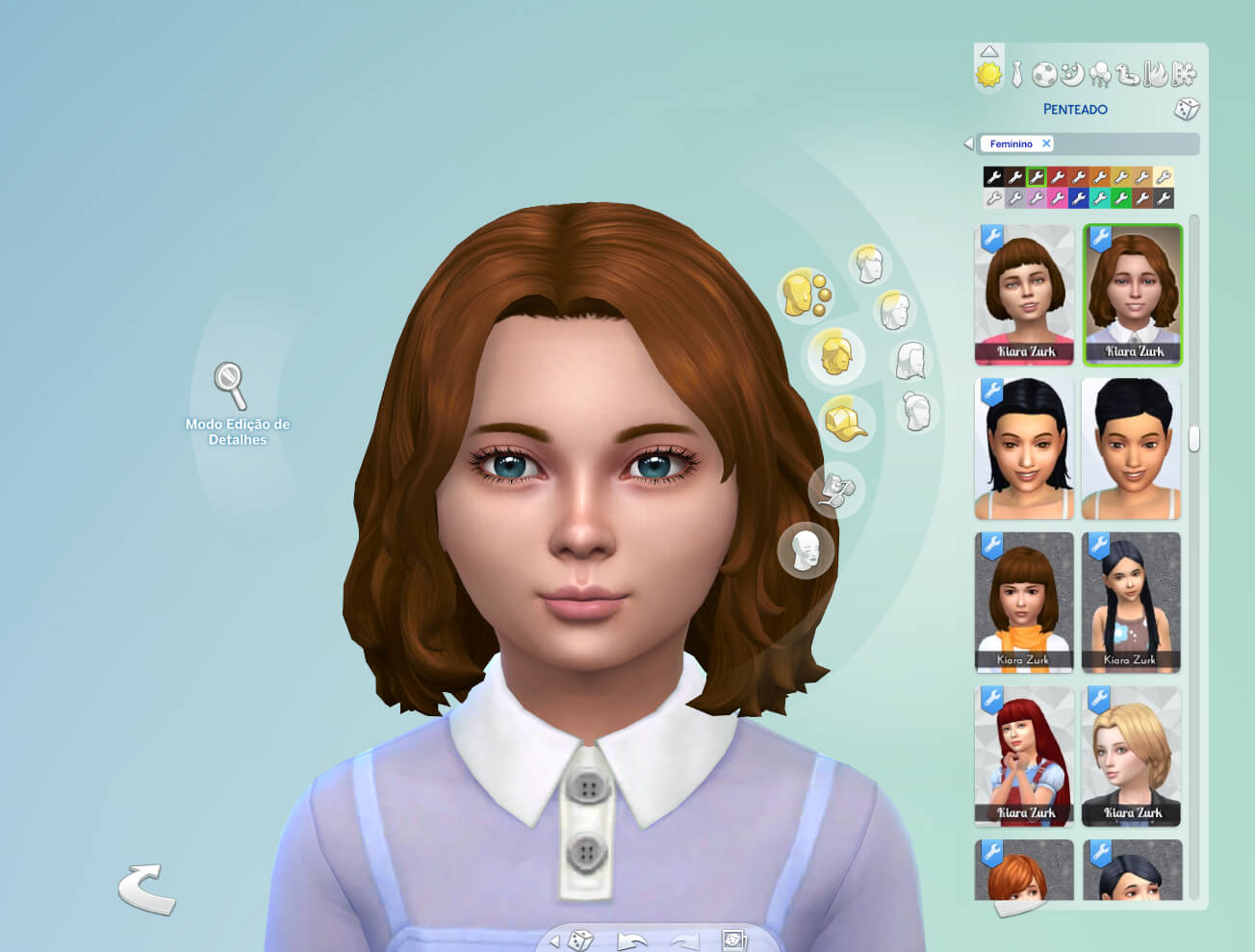
Task: Collapse the category bar with the top triangle
Action: click(988, 52)
